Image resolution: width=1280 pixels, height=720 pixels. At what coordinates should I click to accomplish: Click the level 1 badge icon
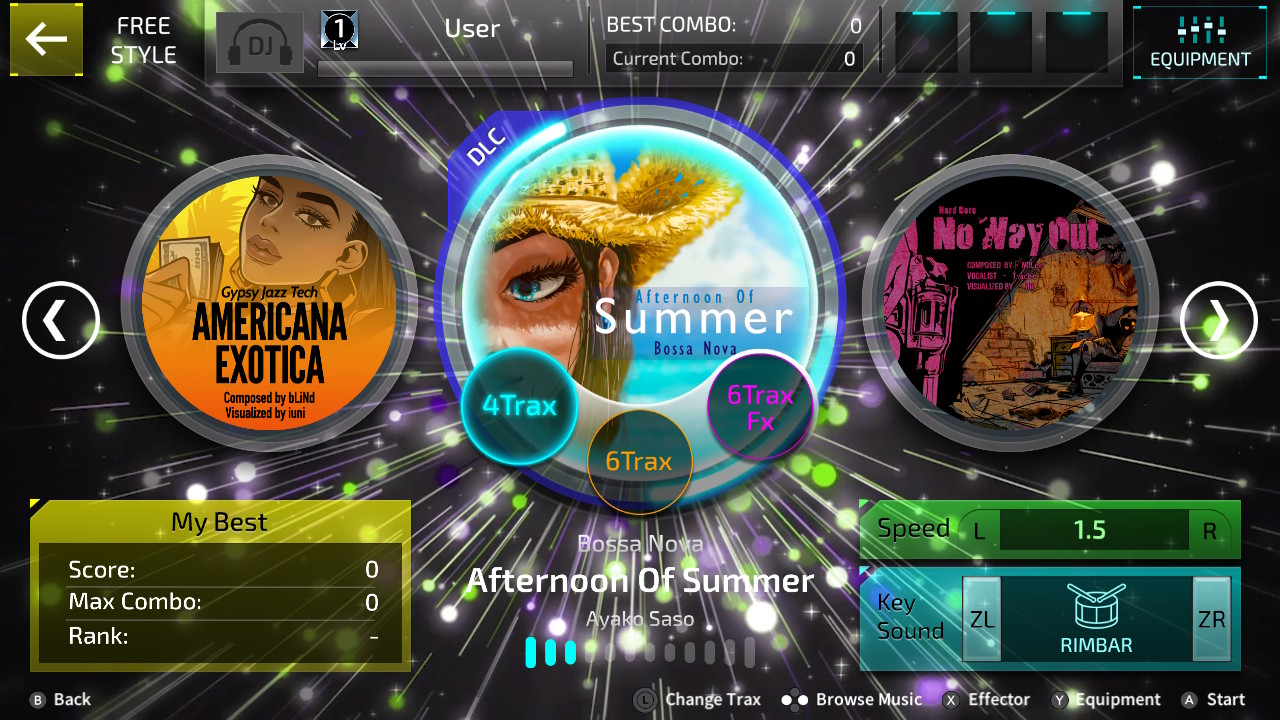click(337, 28)
